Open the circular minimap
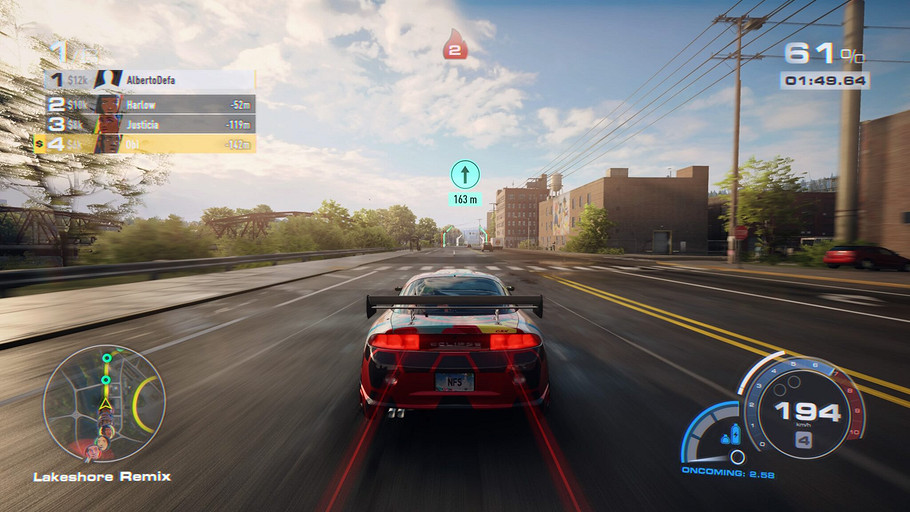The width and height of the screenshot is (910, 512). click(104, 403)
